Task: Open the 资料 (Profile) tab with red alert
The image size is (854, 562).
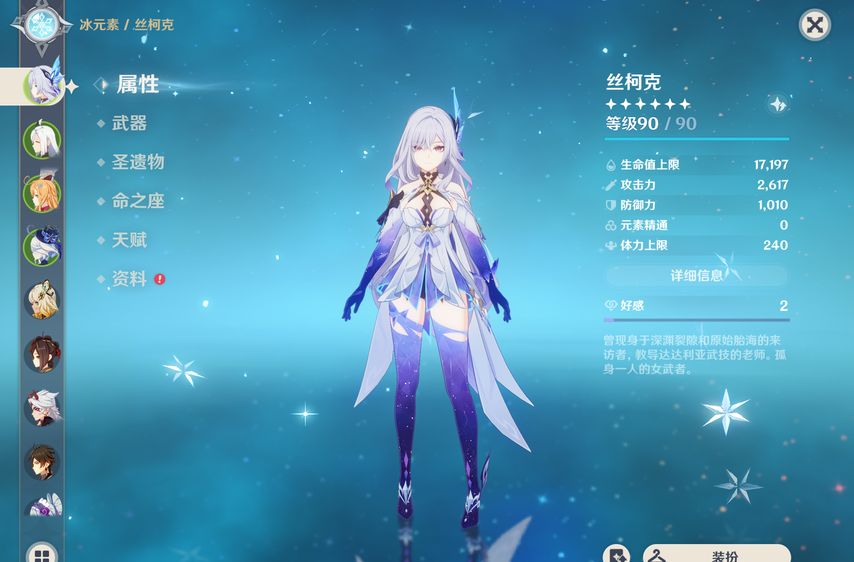Action: pyautogui.click(x=129, y=279)
